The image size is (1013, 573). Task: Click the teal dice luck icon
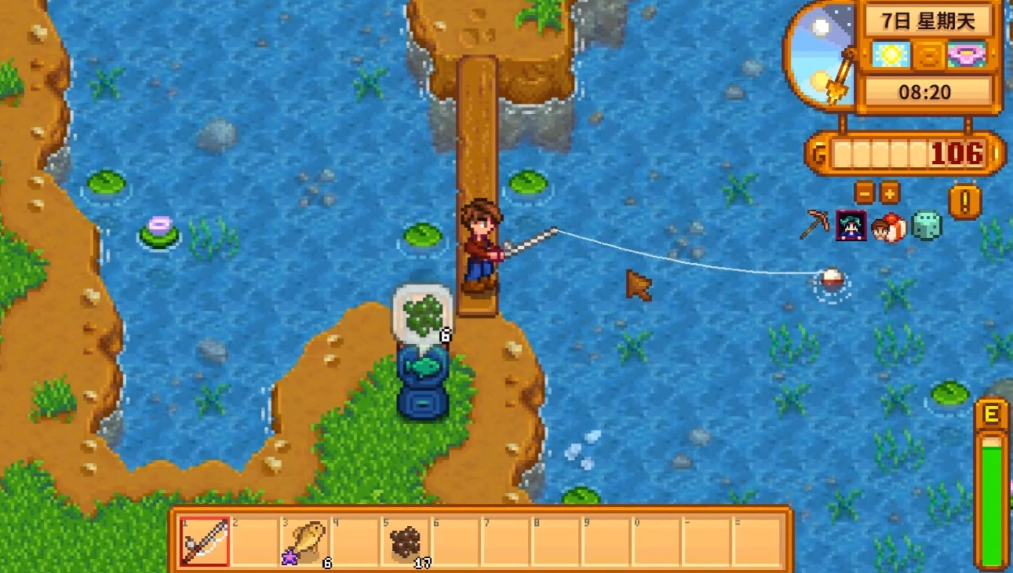[x=926, y=225]
